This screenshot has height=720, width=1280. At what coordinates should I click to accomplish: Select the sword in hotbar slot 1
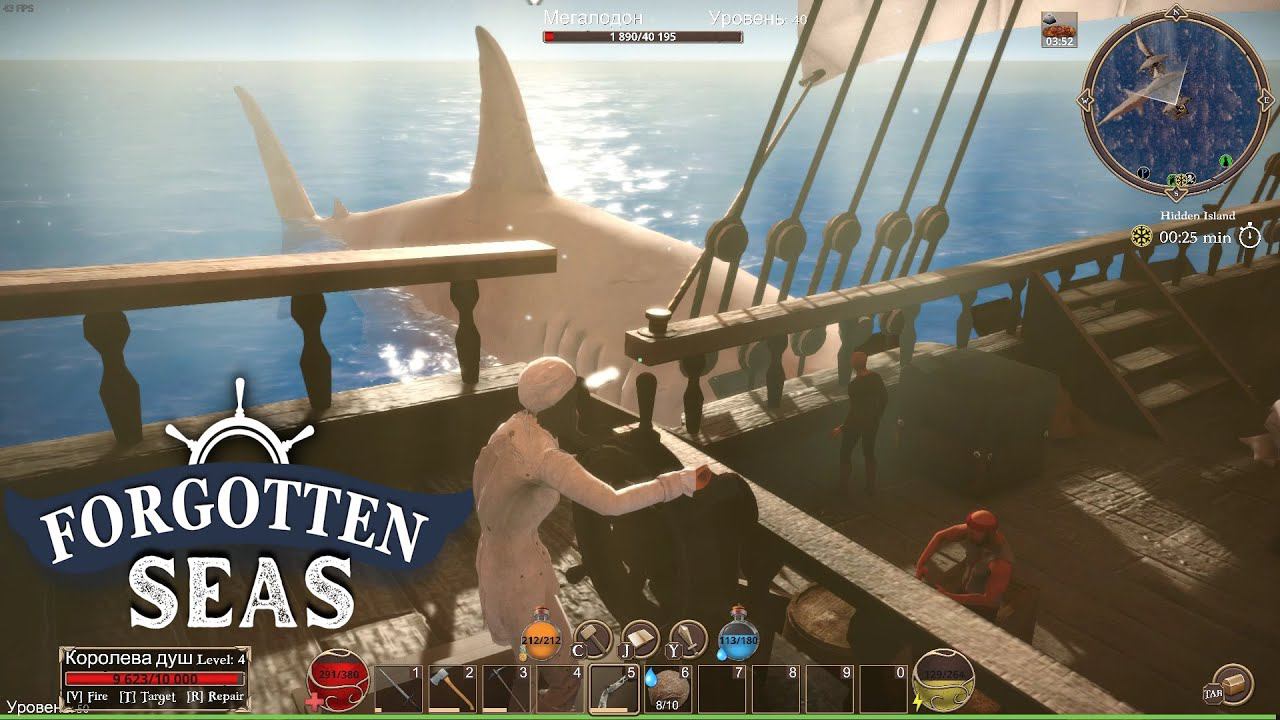pos(398,689)
